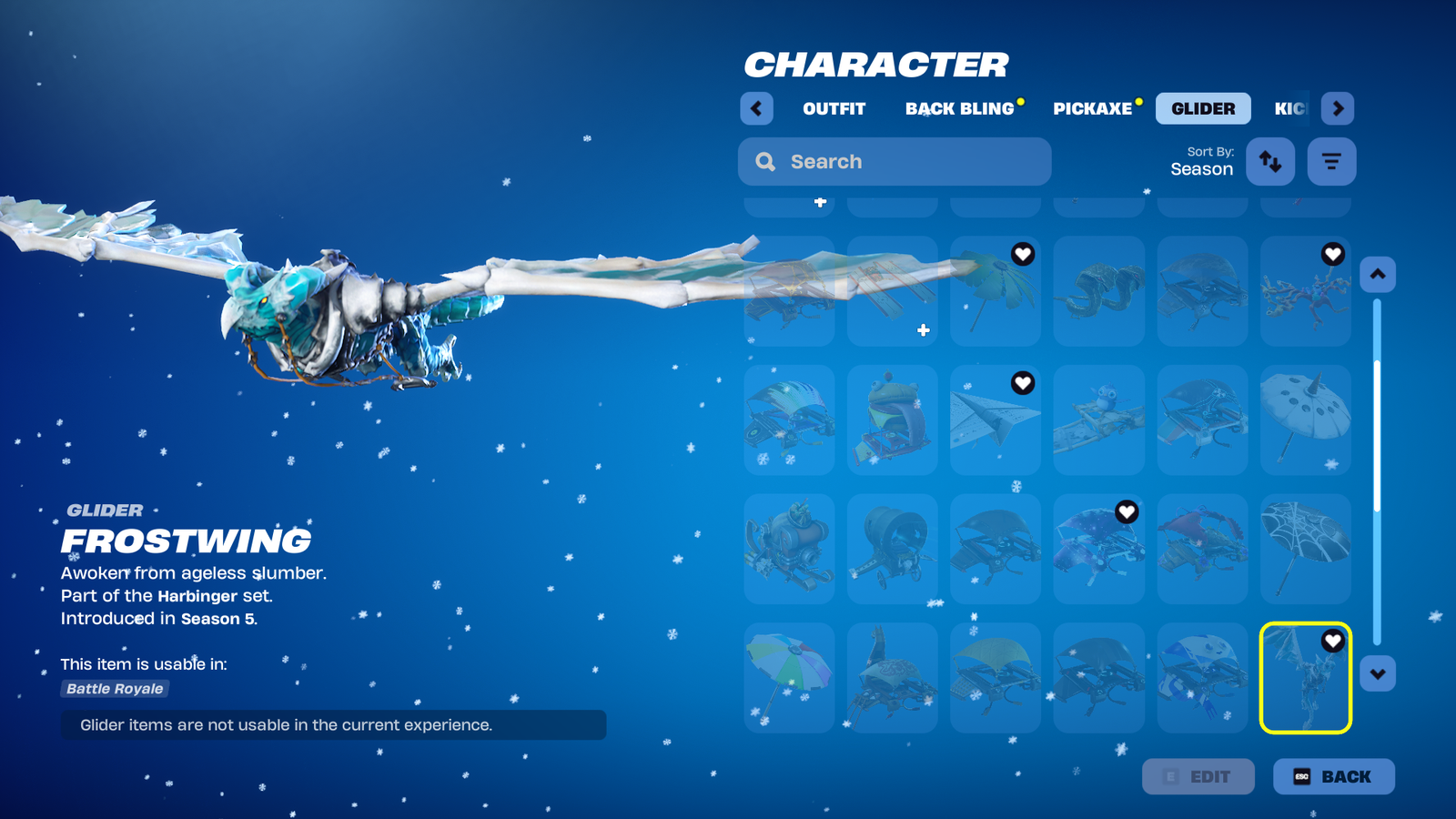Click the highlighted Glider tab
Viewport: 1456px width, 819px height.
click(1203, 108)
